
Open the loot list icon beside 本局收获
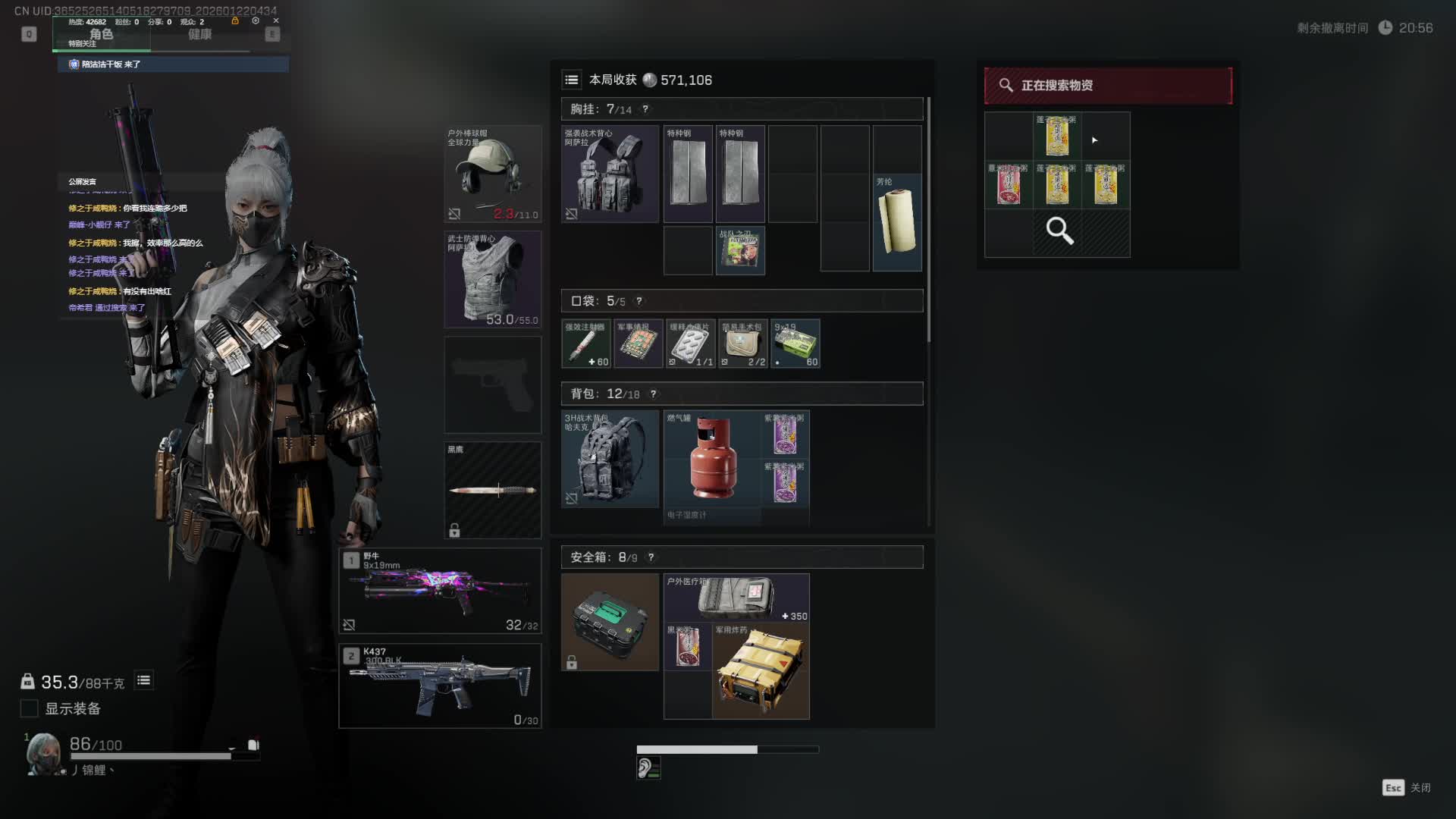(572, 80)
